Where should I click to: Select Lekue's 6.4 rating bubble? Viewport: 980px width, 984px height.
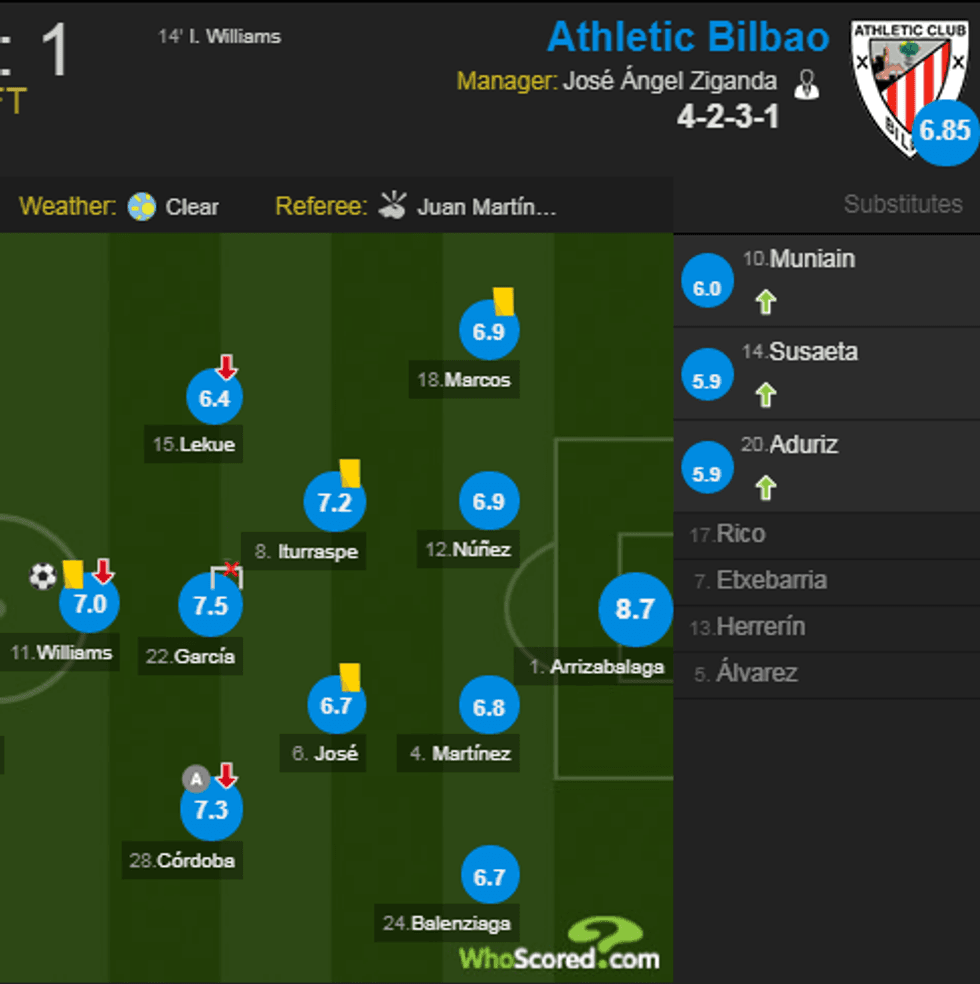pyautogui.click(x=214, y=399)
